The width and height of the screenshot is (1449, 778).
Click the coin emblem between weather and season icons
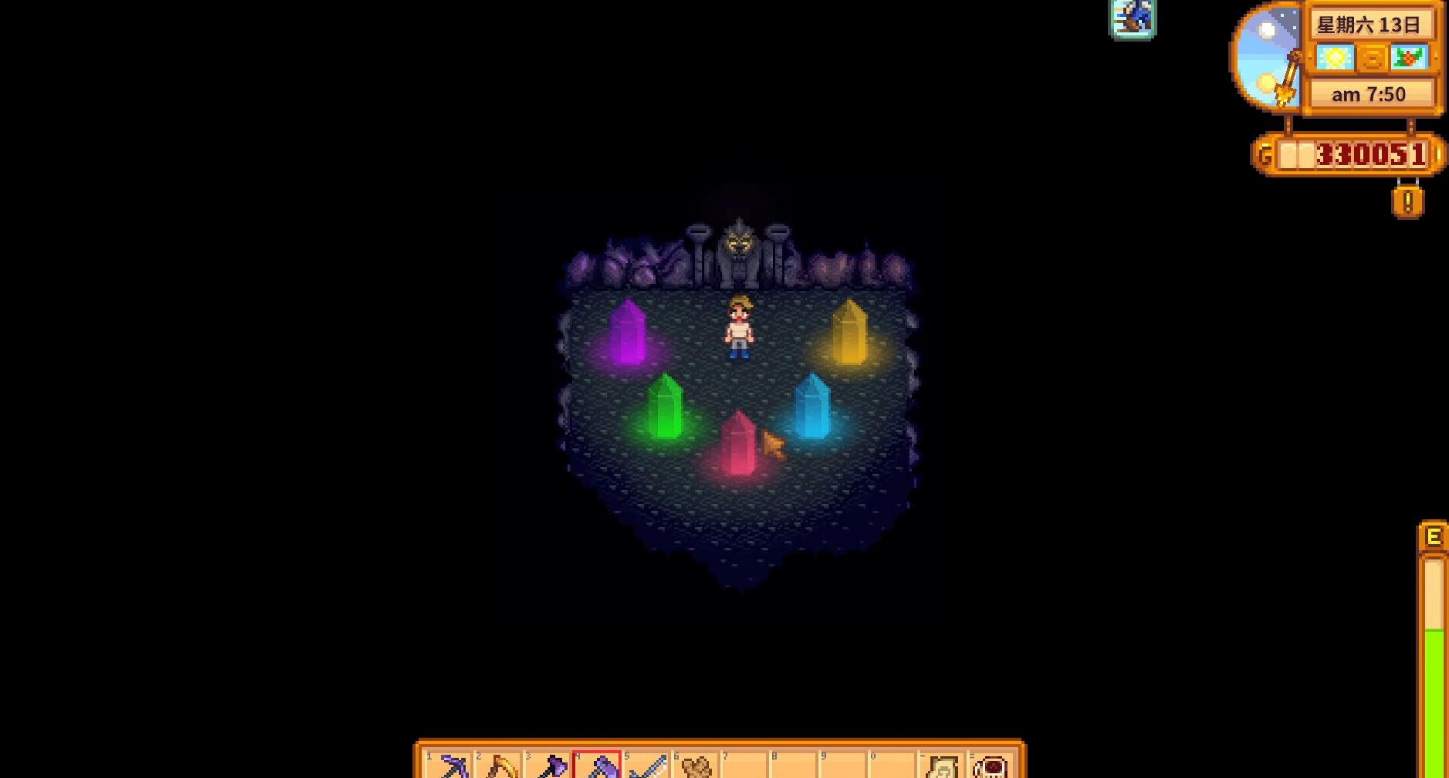(x=1371, y=58)
